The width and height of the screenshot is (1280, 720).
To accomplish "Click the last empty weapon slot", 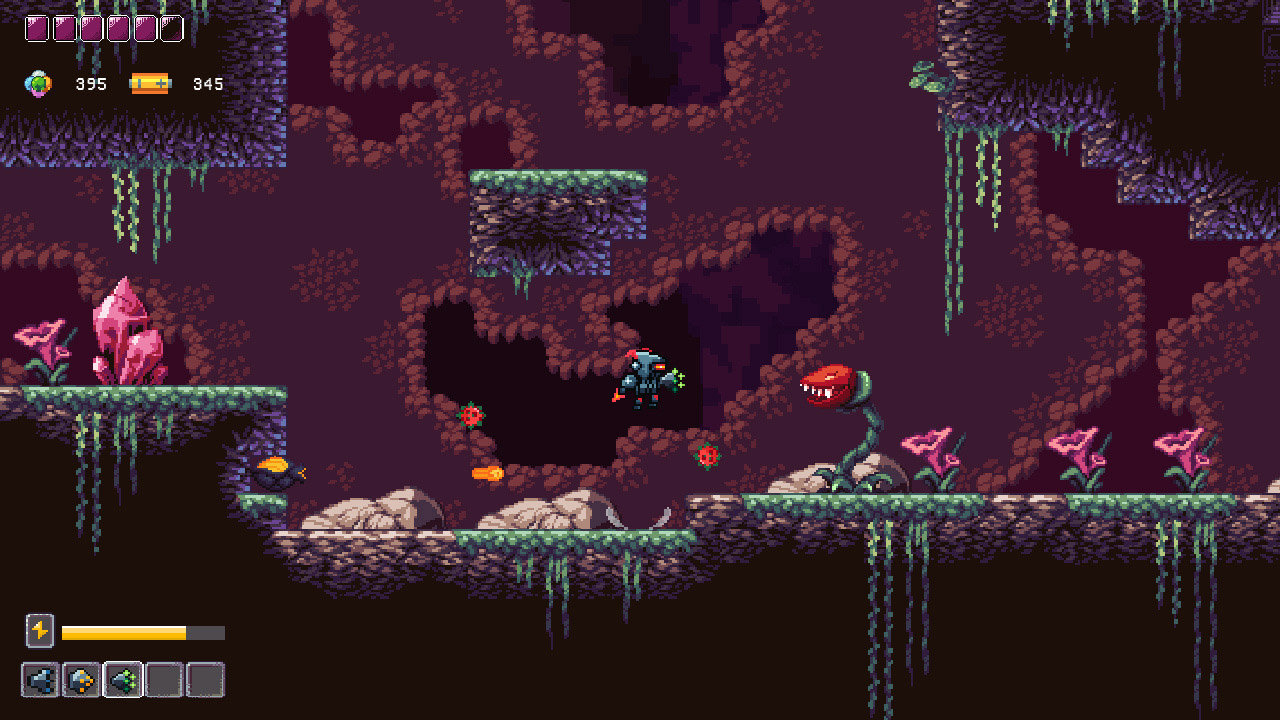I will click(x=204, y=680).
